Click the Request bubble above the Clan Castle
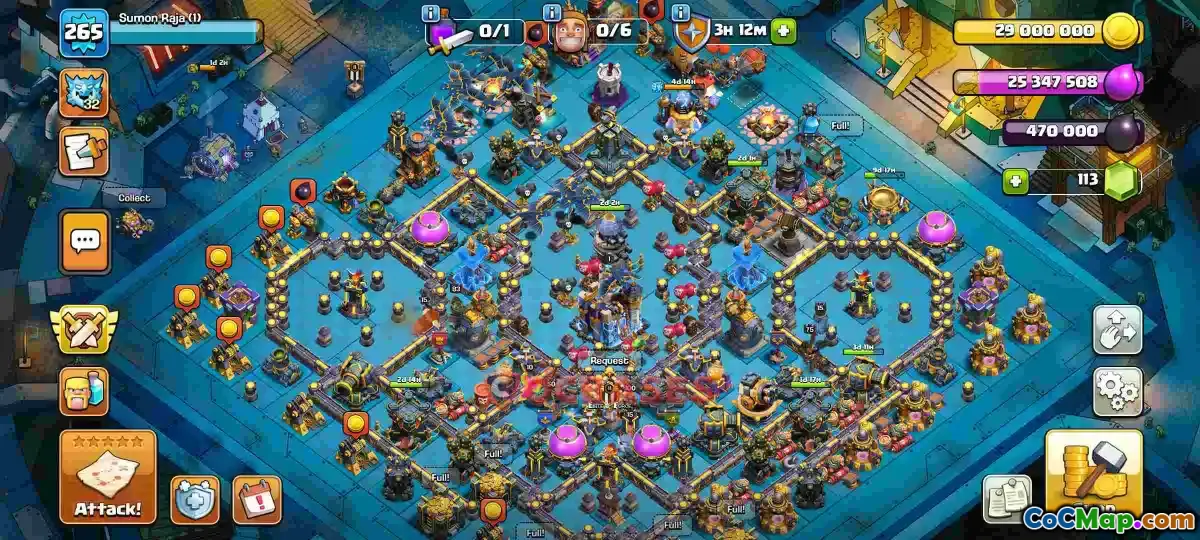Viewport: 1200px width, 540px height. click(609, 360)
